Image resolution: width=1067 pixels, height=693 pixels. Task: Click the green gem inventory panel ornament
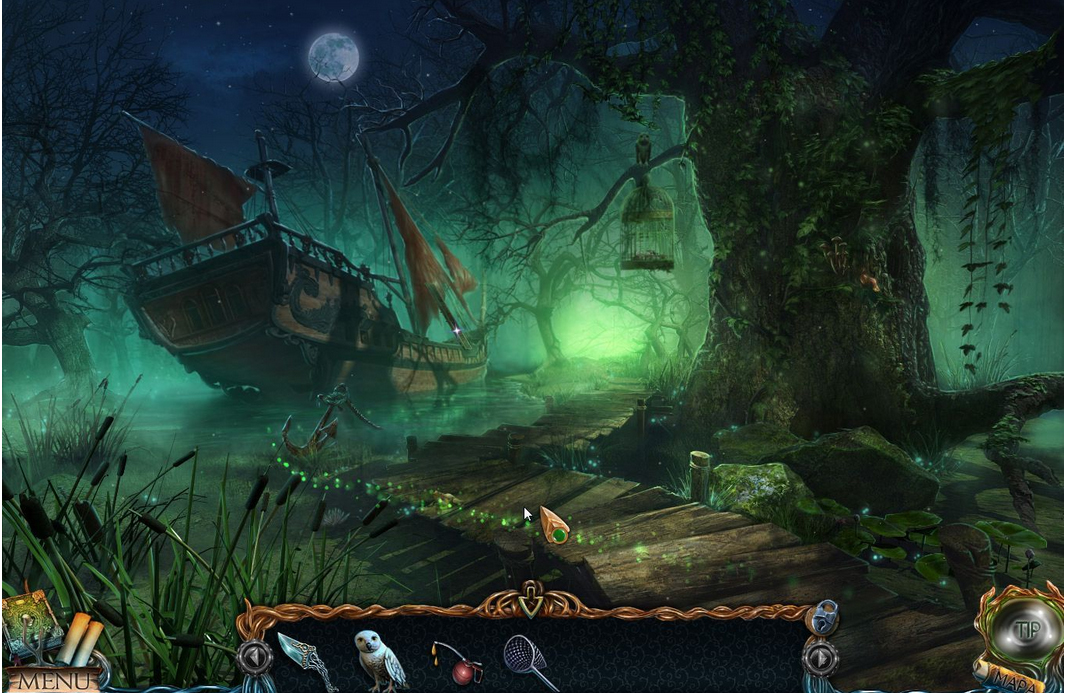pos(531,603)
